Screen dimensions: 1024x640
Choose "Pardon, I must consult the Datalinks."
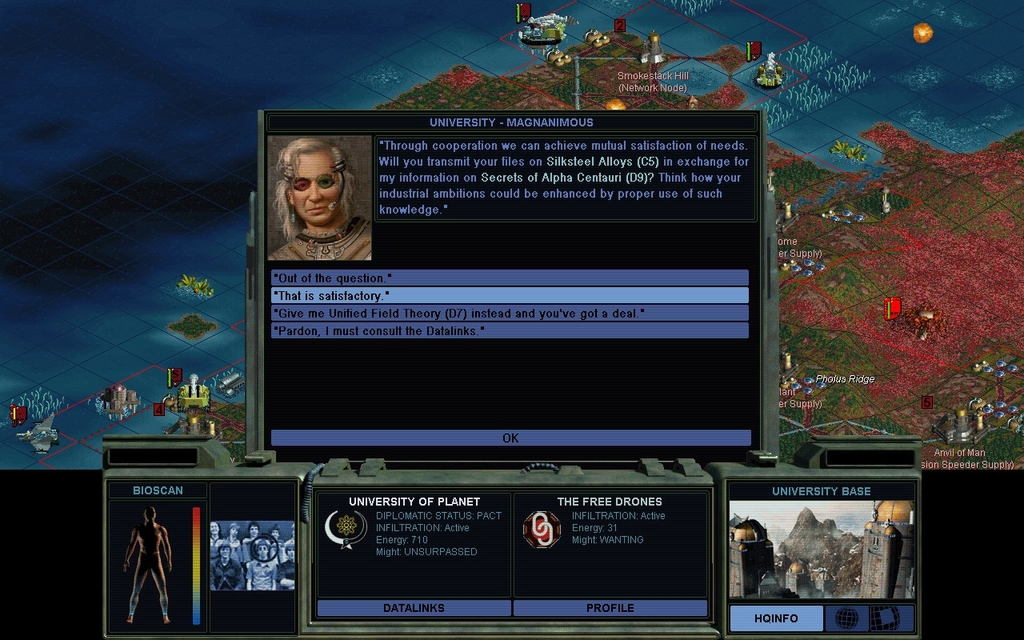(x=510, y=330)
